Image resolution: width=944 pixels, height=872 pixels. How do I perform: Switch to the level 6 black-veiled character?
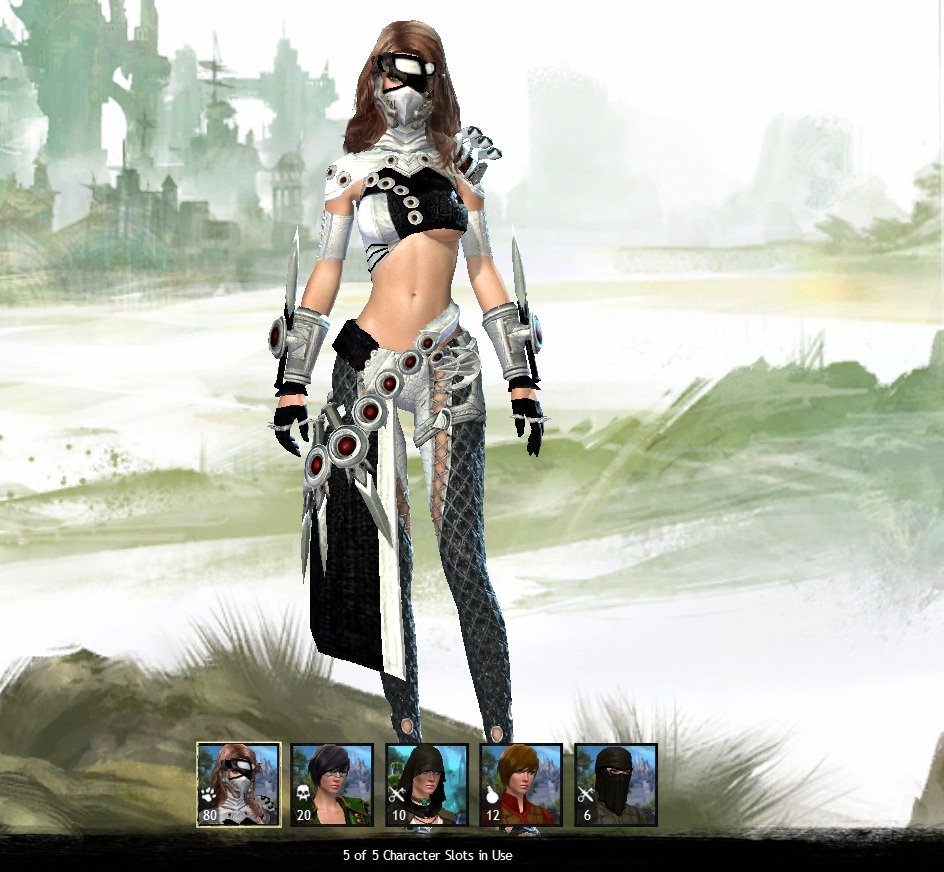click(x=615, y=784)
